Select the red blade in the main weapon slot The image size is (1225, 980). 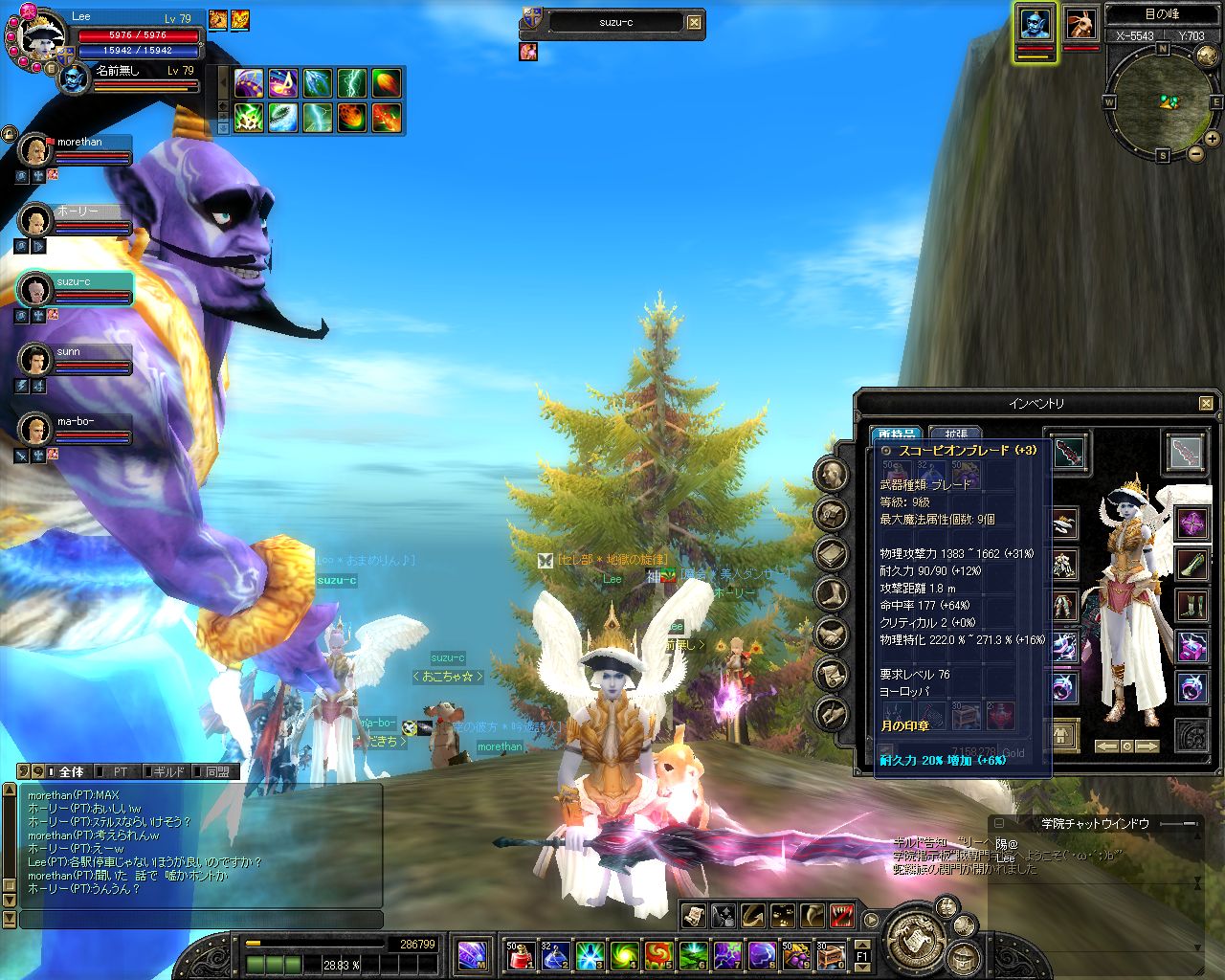point(1069,452)
